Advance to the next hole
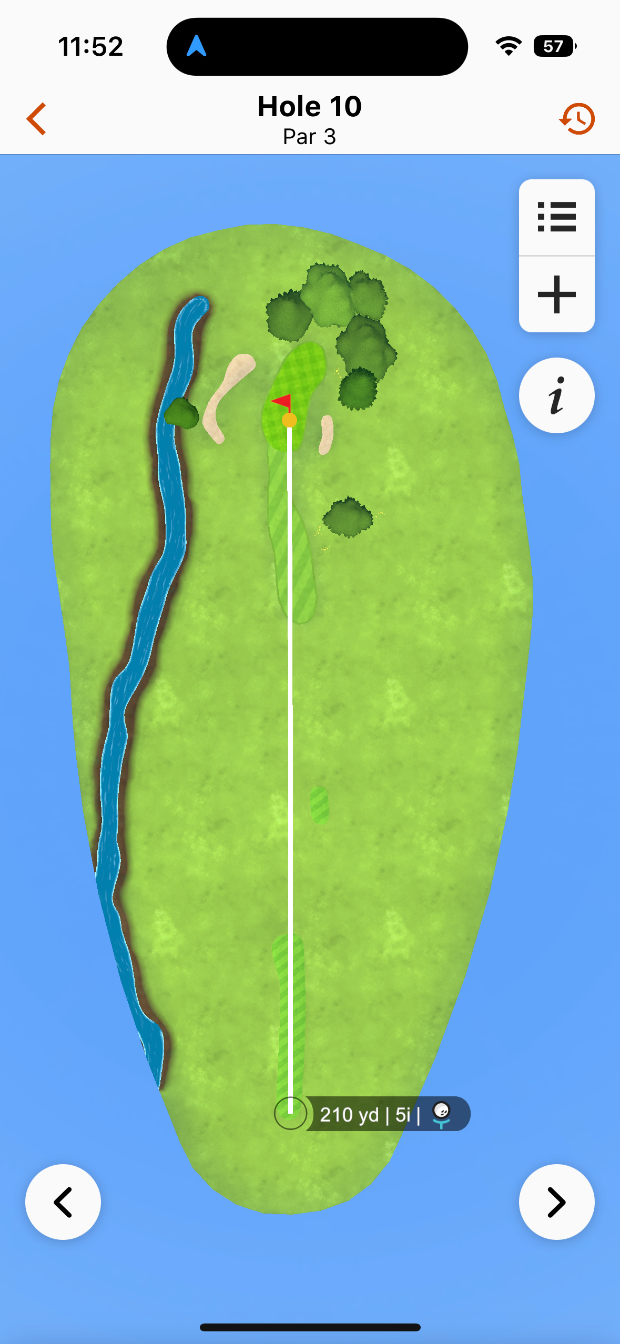Viewport: 620px width, 1344px height. click(x=557, y=1202)
